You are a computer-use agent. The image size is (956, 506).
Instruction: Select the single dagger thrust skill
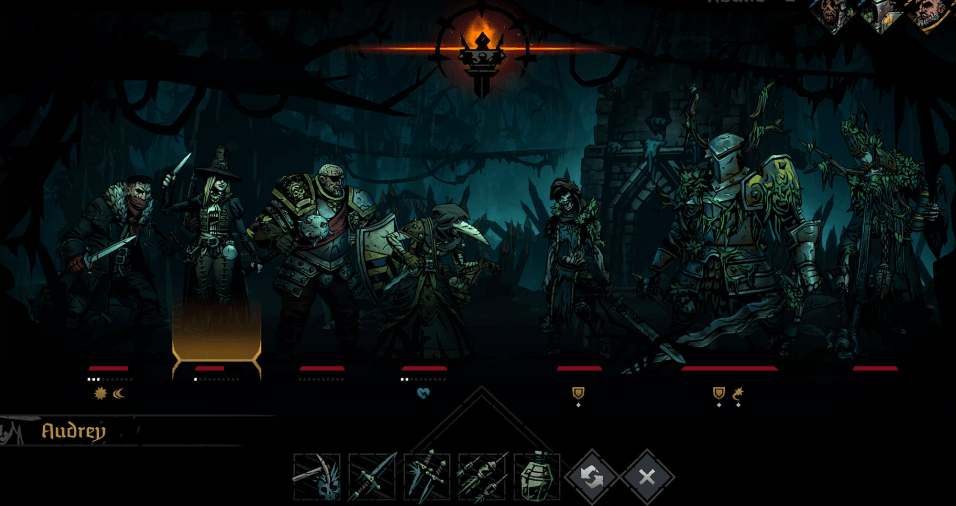tap(372, 477)
